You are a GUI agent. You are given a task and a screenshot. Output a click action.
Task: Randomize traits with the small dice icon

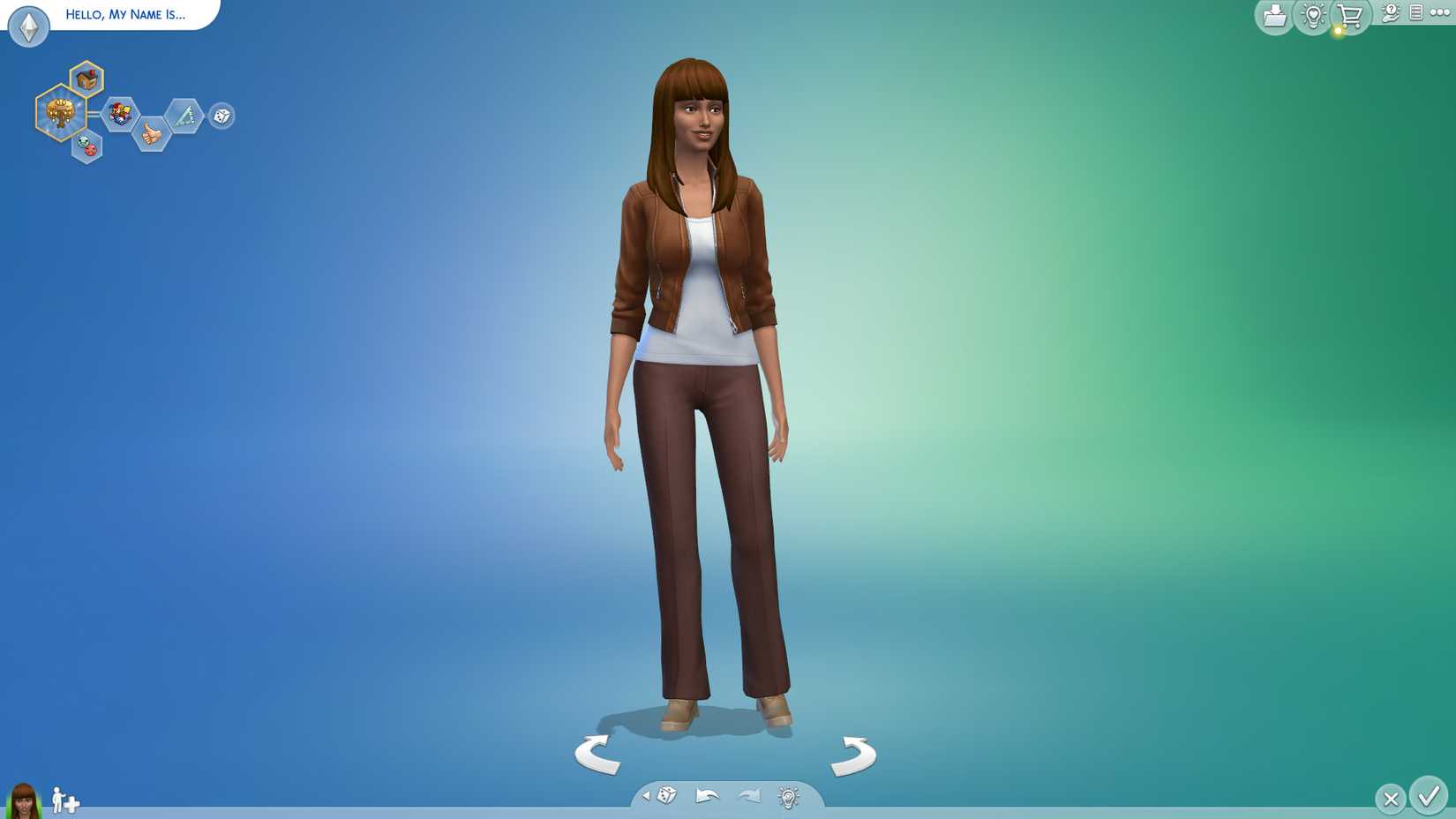tap(221, 116)
